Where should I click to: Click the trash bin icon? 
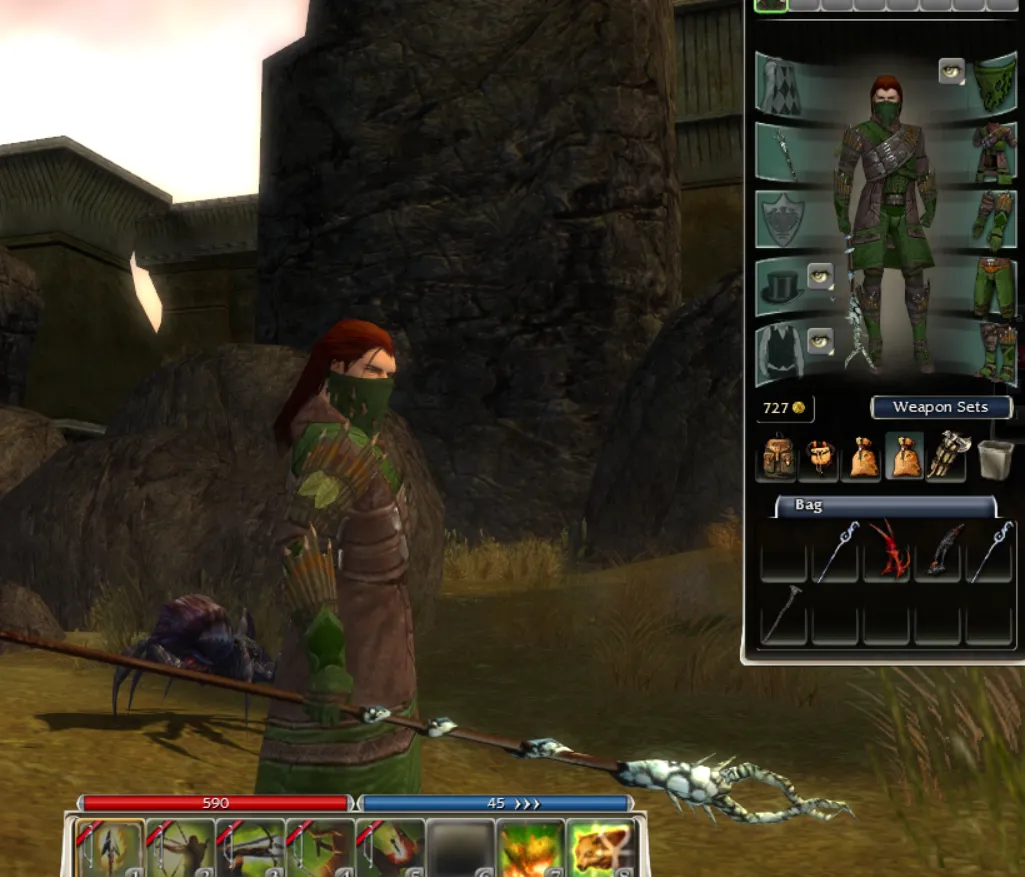click(995, 457)
